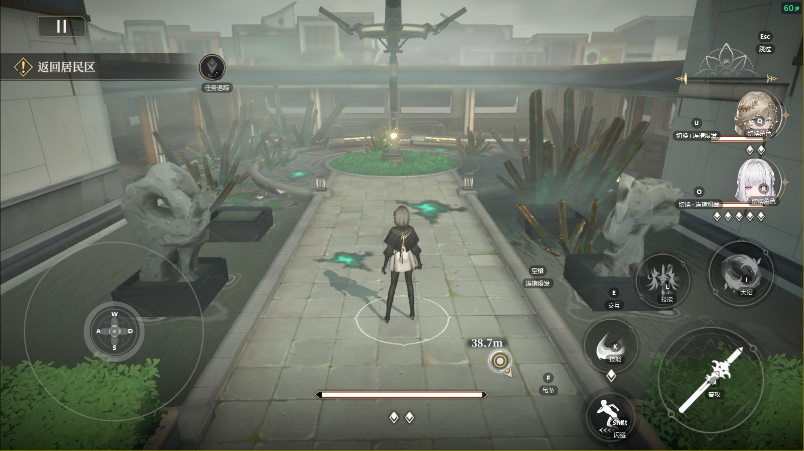
Task: Open the 返回居民区 quest objective
Action: [x=66, y=67]
